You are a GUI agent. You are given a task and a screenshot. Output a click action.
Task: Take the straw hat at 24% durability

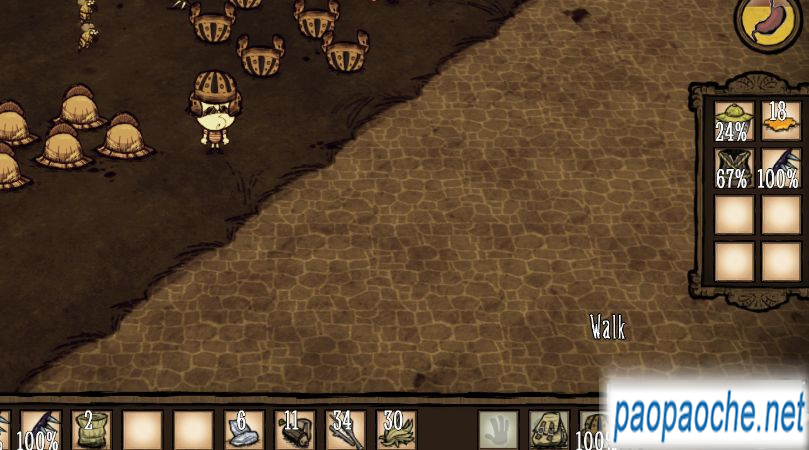coord(734,120)
